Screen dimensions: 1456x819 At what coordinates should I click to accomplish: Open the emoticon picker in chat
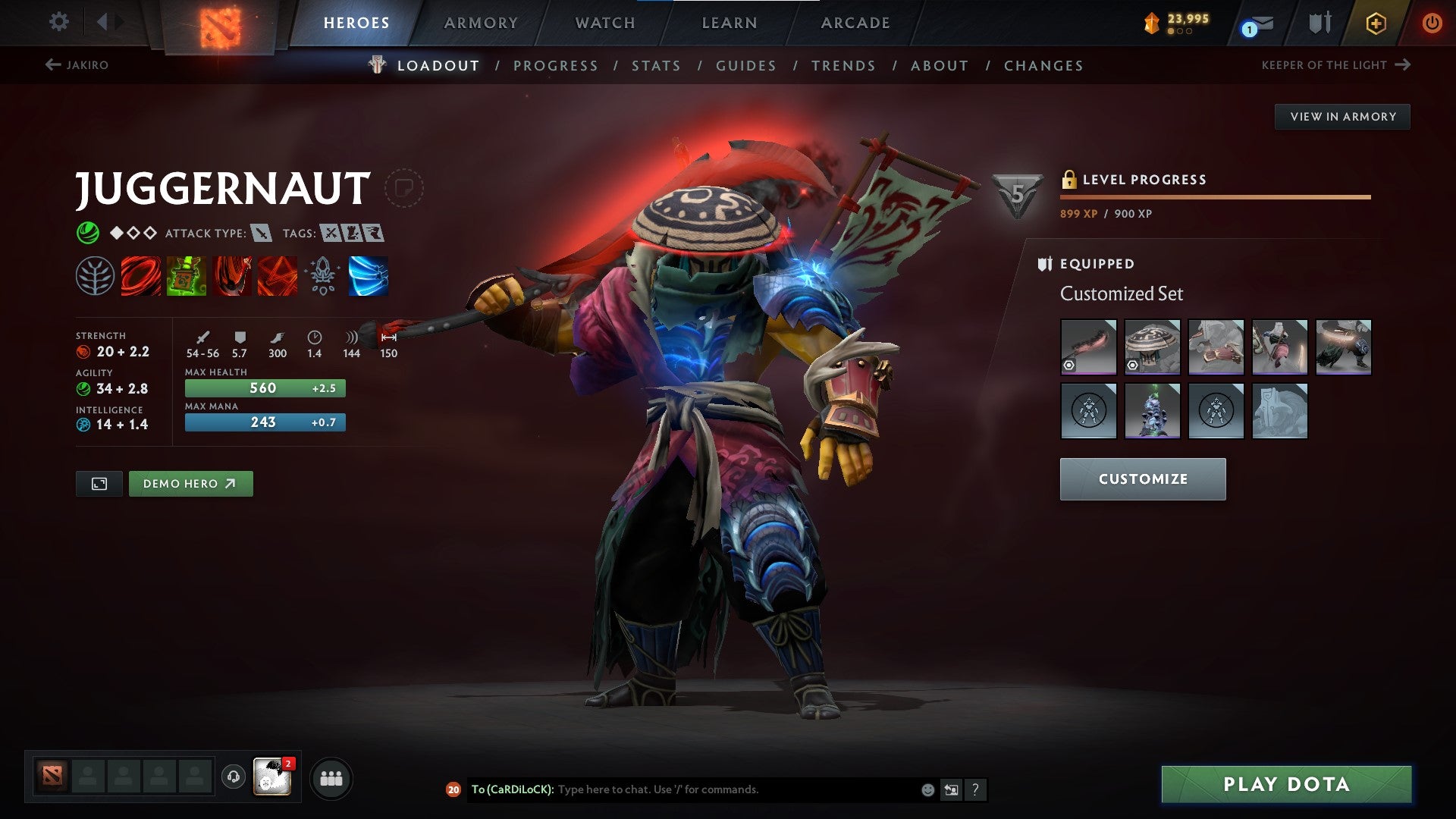[927, 789]
